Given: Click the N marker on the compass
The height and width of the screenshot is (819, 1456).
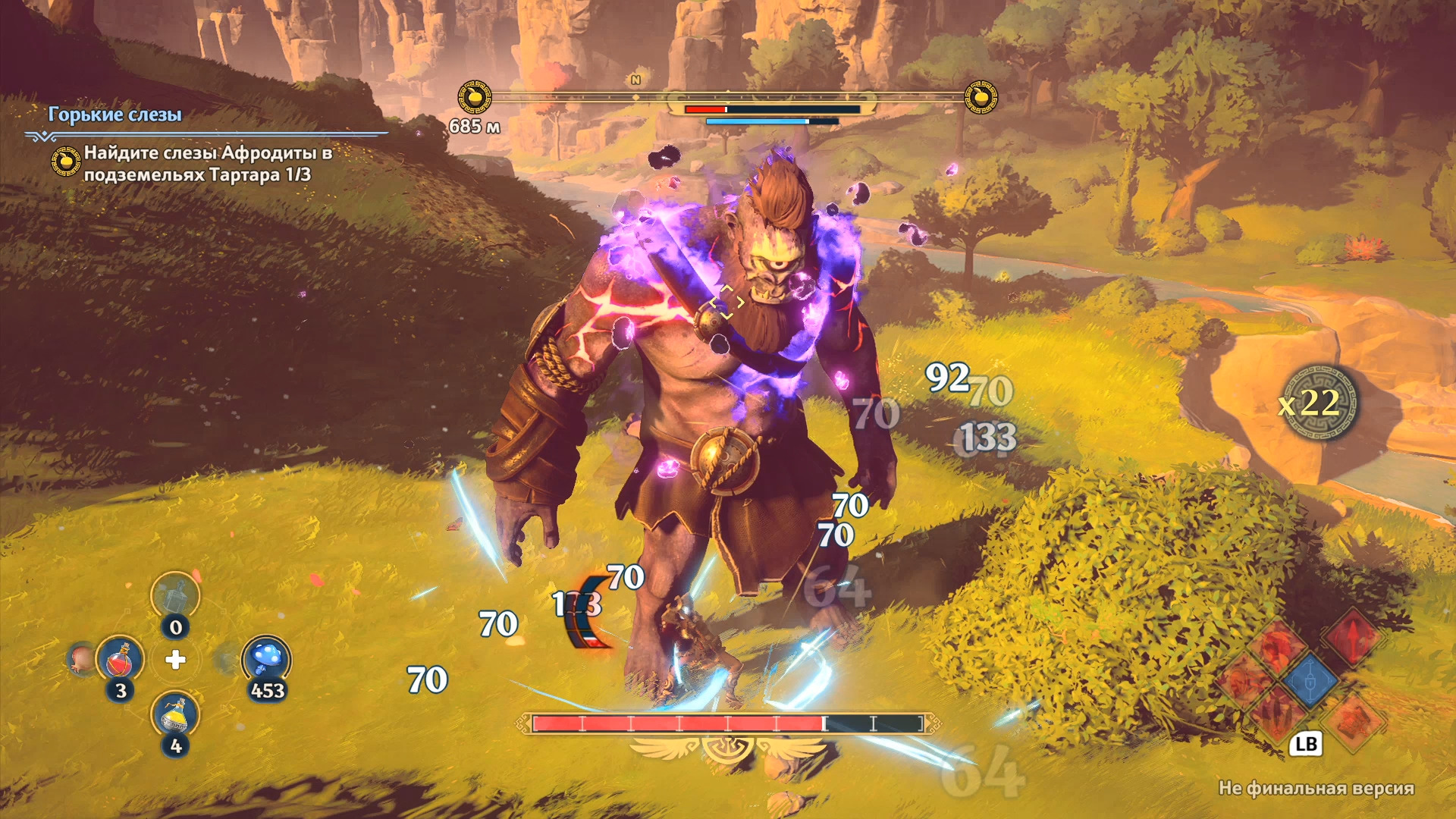Looking at the screenshot, I should [x=635, y=80].
